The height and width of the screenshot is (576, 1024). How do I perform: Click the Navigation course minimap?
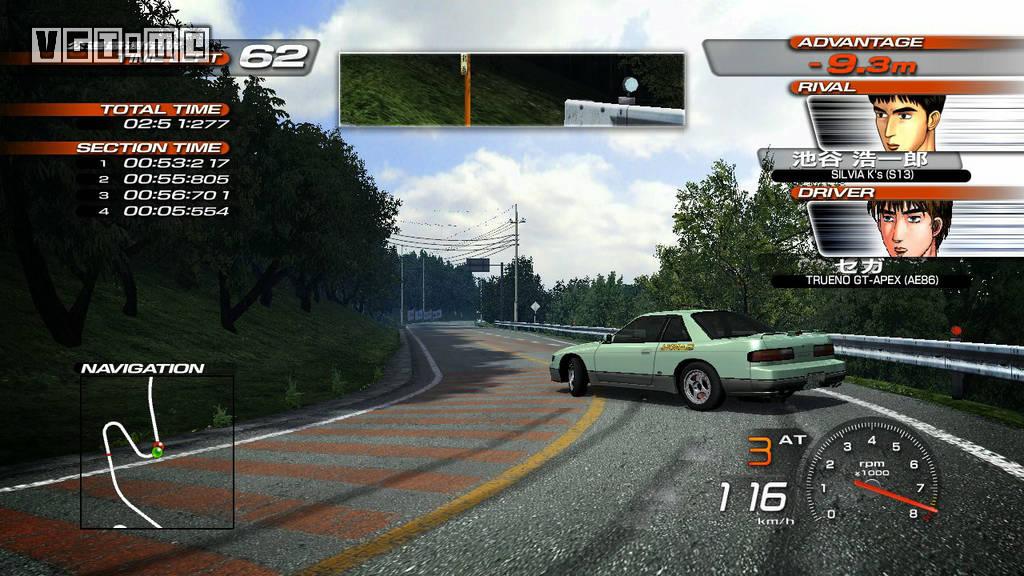[x=157, y=451]
